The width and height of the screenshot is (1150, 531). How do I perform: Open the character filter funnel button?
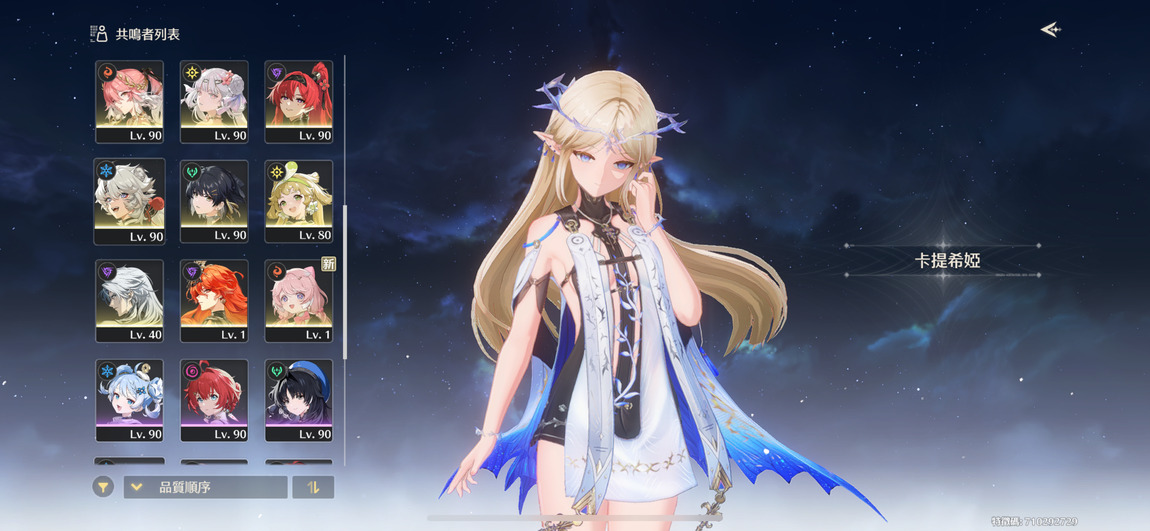tap(103, 487)
